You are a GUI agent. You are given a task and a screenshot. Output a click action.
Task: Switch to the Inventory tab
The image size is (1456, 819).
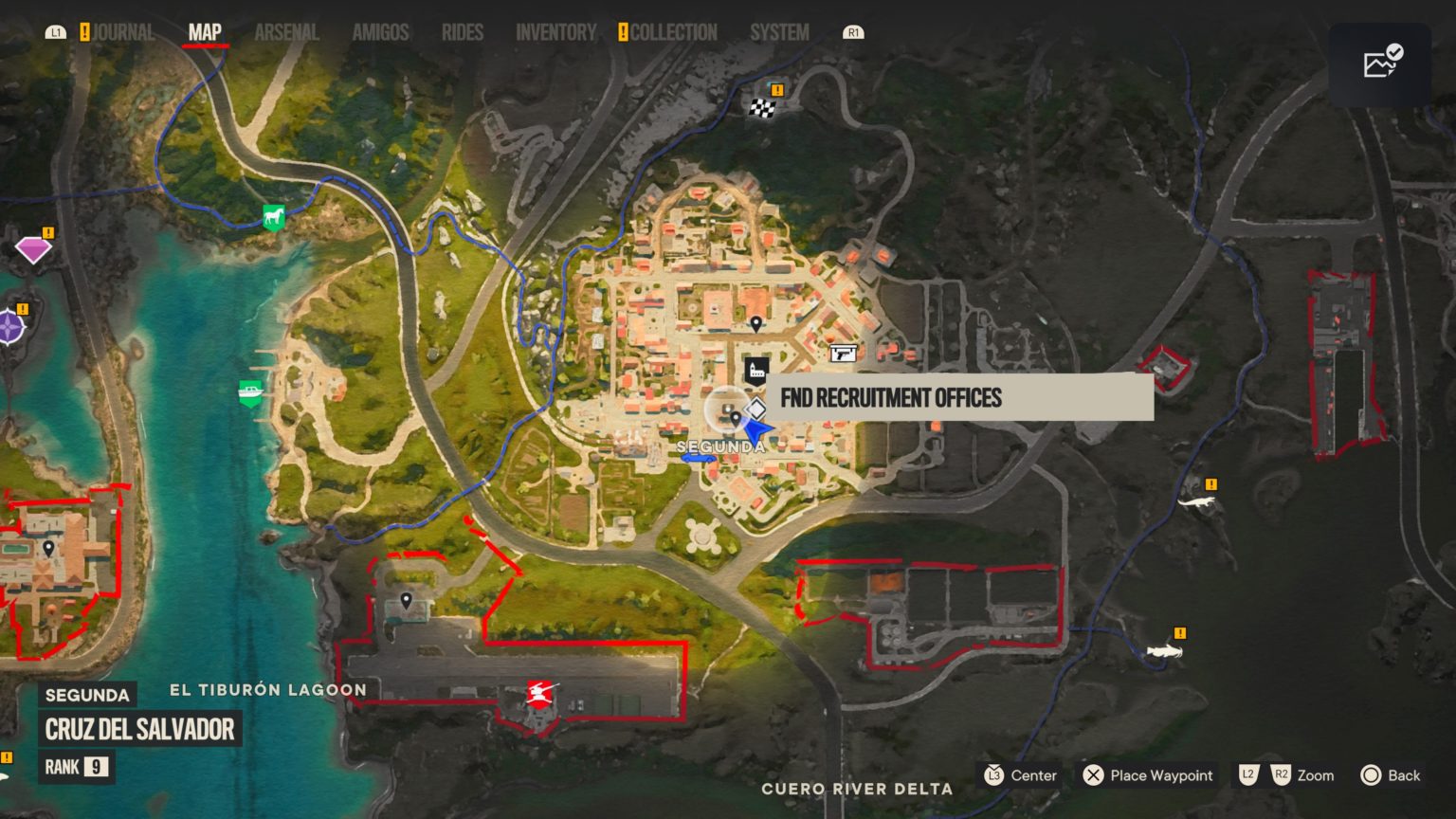(555, 31)
